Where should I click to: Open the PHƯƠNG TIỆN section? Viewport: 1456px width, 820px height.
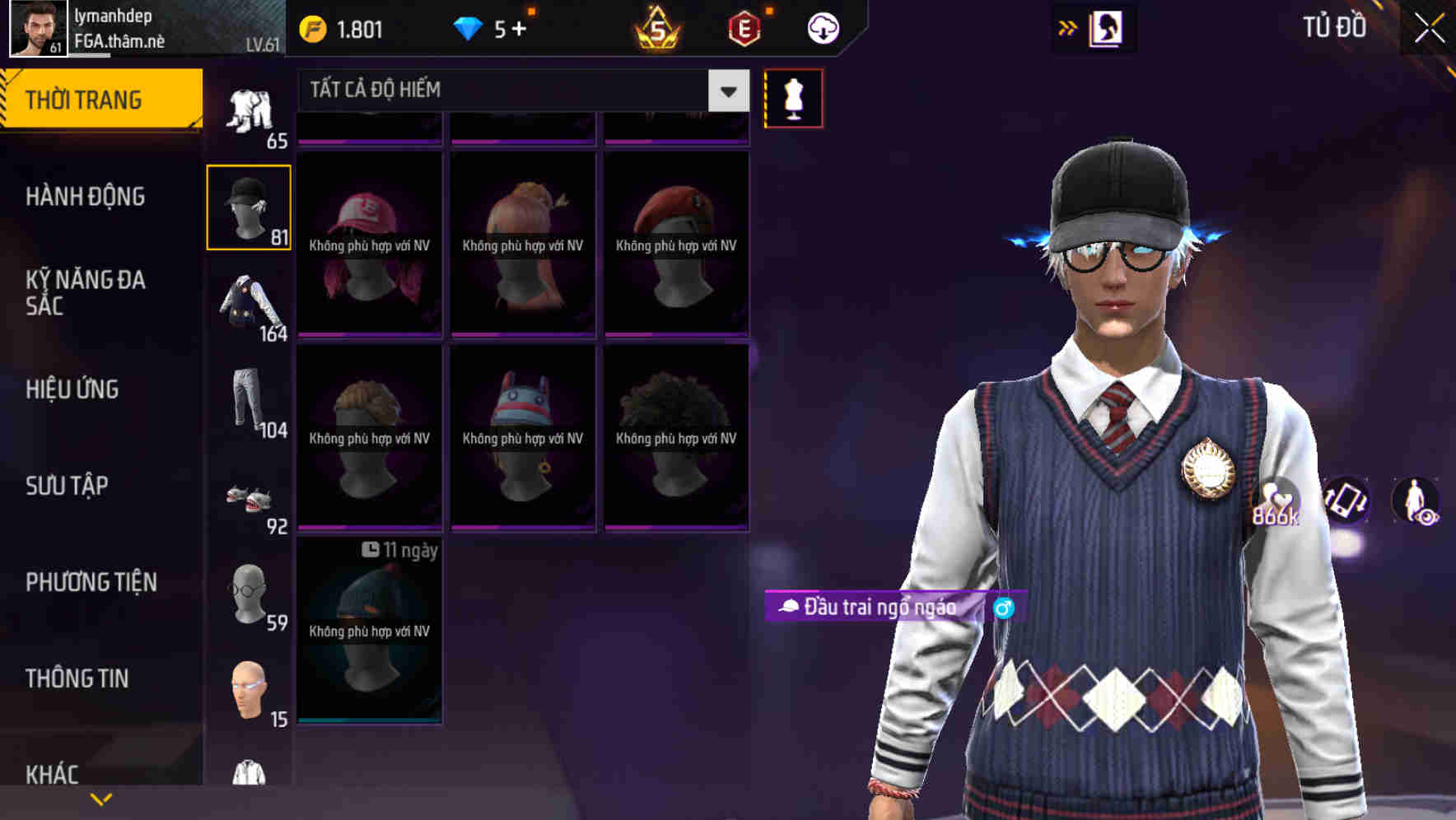91,581
